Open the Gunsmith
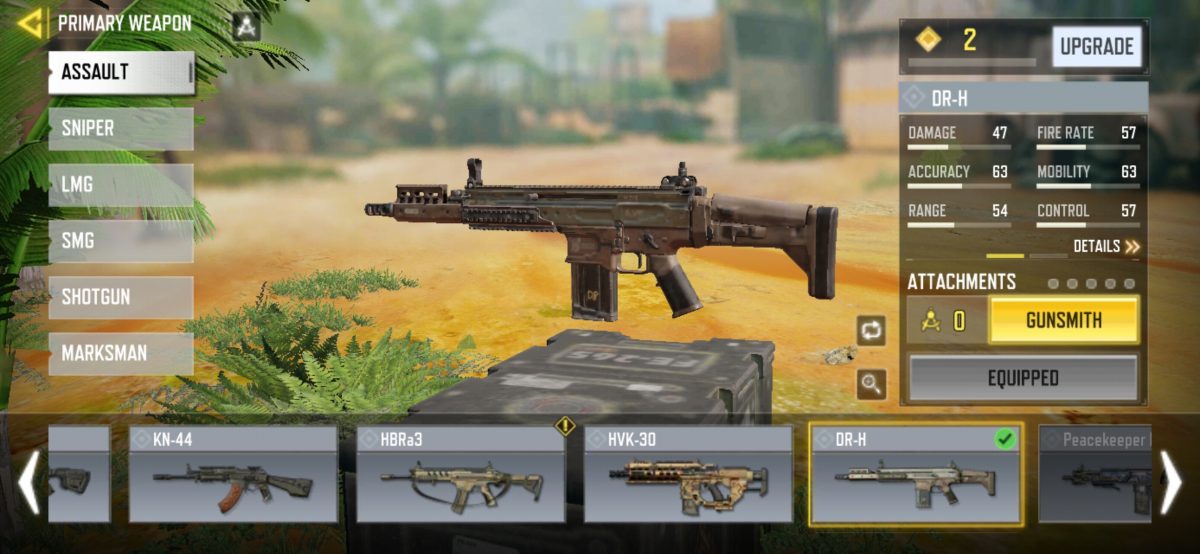1200x554 pixels. 1063,321
